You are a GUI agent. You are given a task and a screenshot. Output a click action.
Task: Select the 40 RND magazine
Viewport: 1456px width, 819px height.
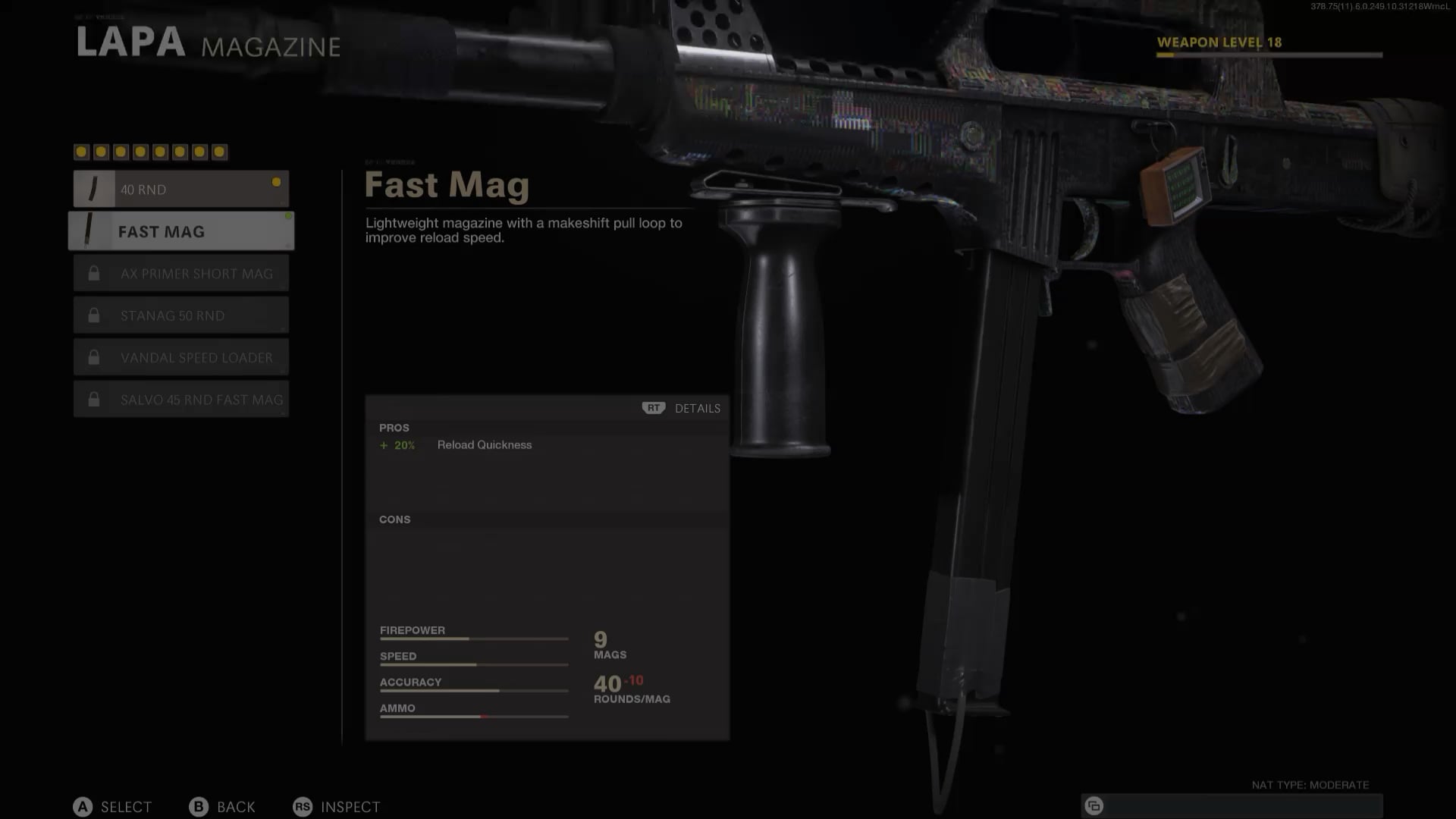coord(180,189)
